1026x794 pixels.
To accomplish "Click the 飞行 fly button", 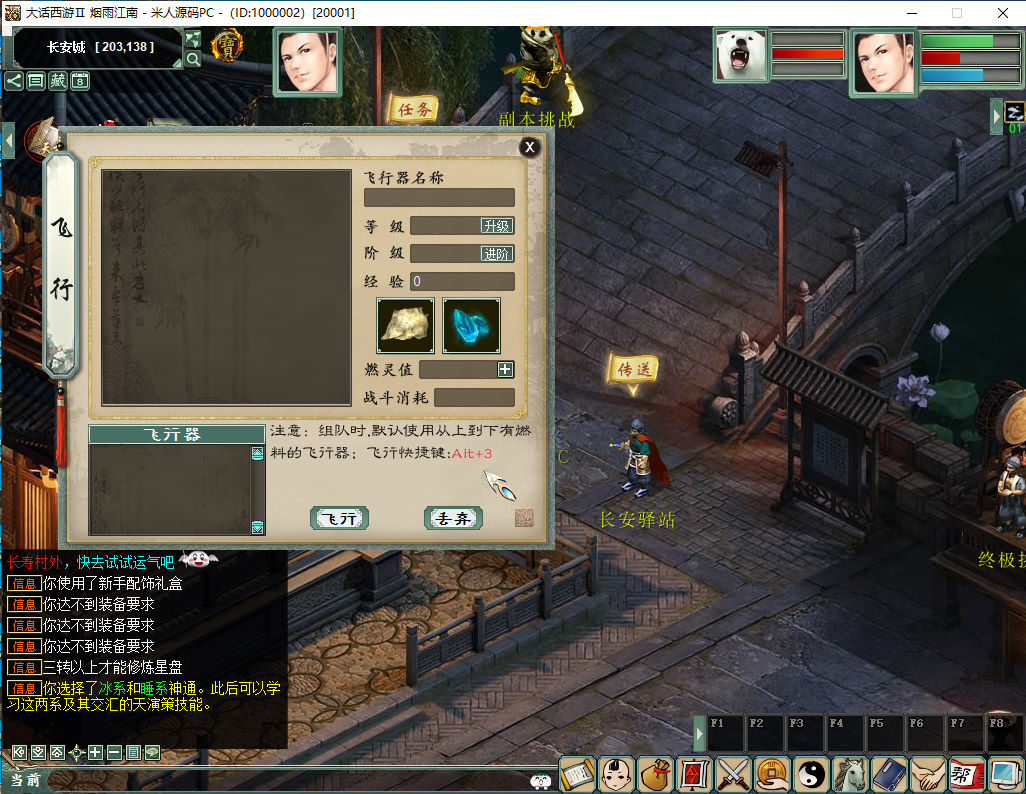I will pyautogui.click(x=339, y=518).
